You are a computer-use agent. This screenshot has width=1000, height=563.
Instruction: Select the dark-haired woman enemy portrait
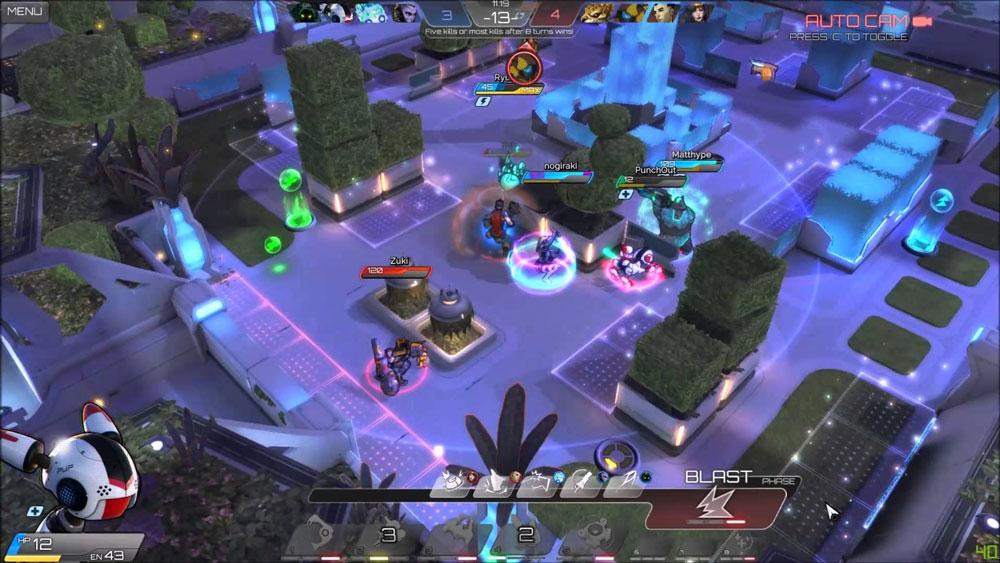point(698,13)
